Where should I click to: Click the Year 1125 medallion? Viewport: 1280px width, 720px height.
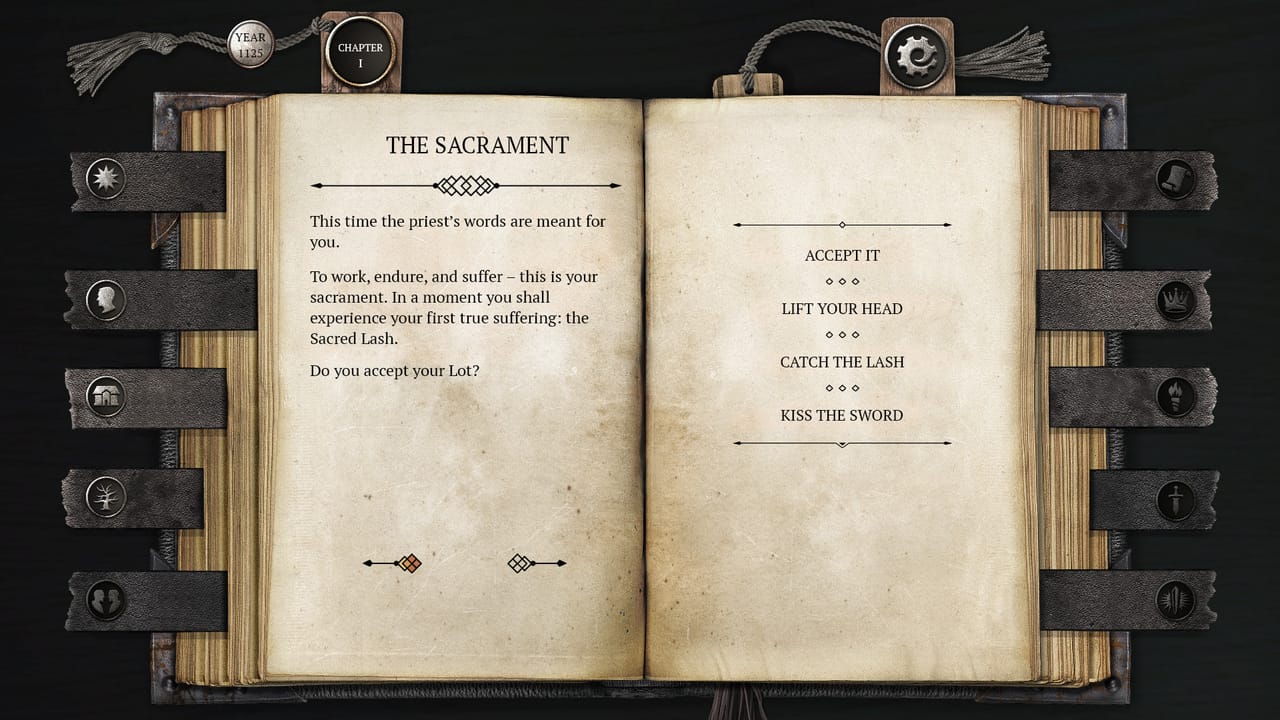[x=249, y=43]
